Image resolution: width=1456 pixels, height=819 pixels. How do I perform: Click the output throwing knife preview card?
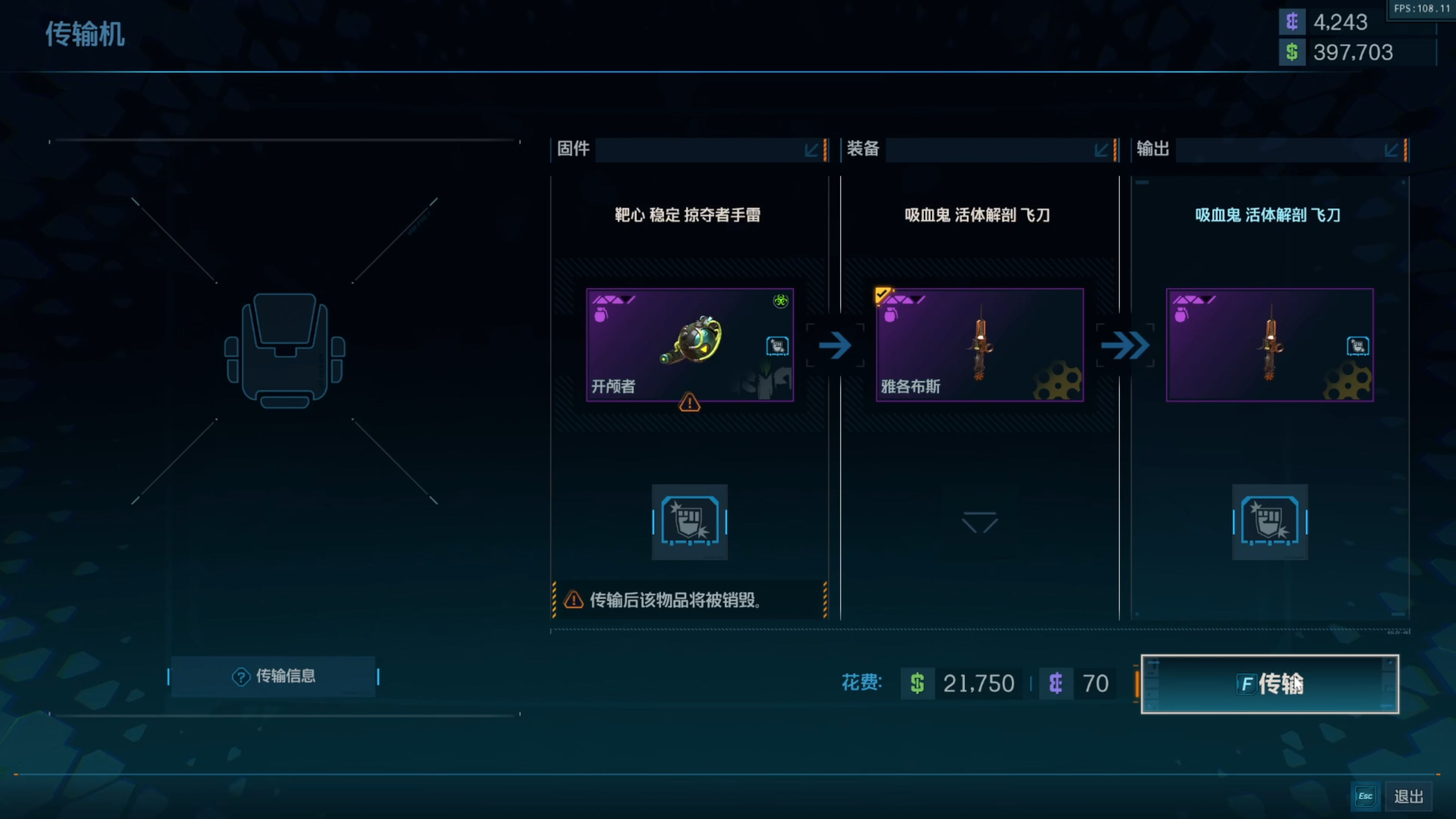(1269, 345)
